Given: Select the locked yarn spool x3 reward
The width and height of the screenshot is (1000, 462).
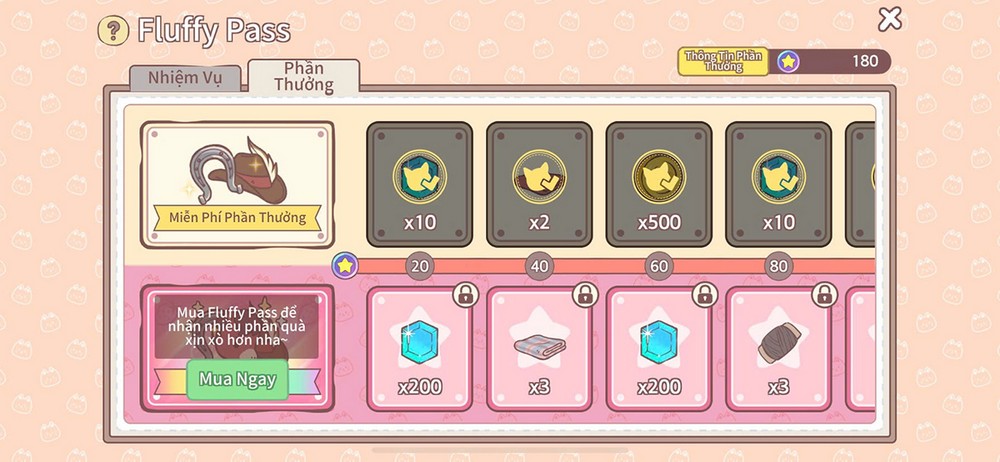Looking at the screenshot, I should click(778, 349).
